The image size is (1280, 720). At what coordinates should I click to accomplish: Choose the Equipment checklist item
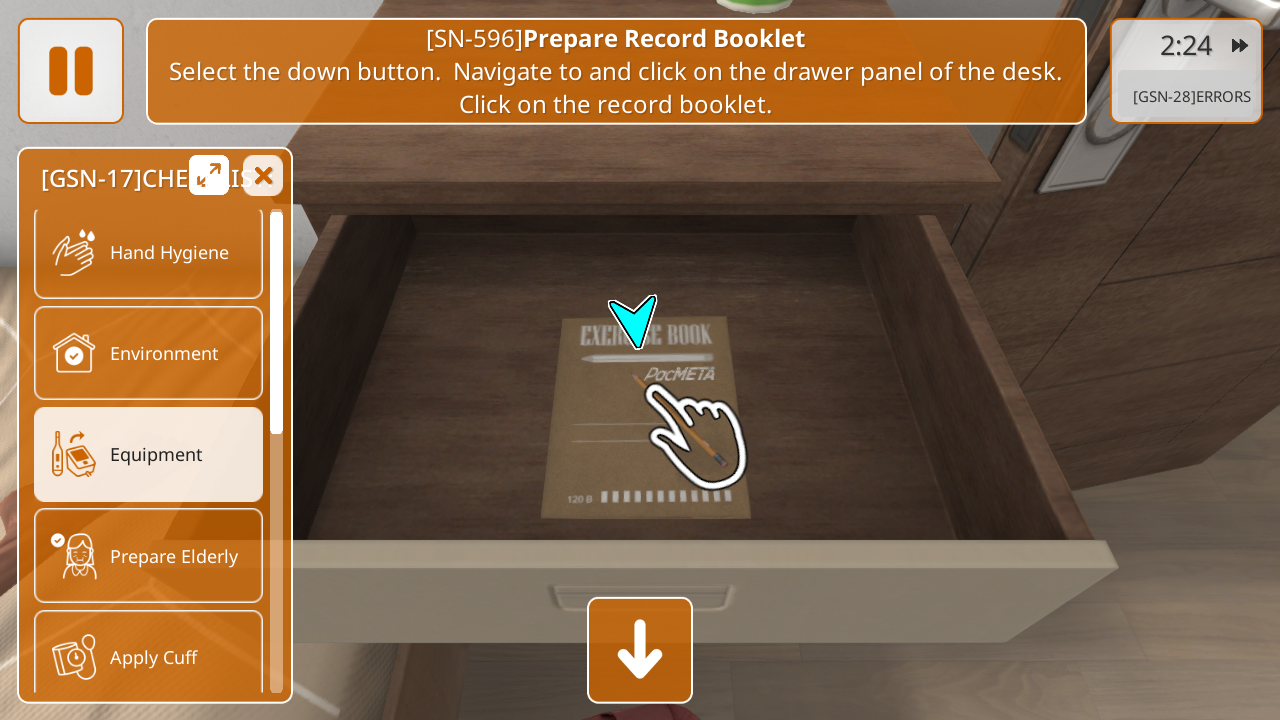tap(148, 455)
